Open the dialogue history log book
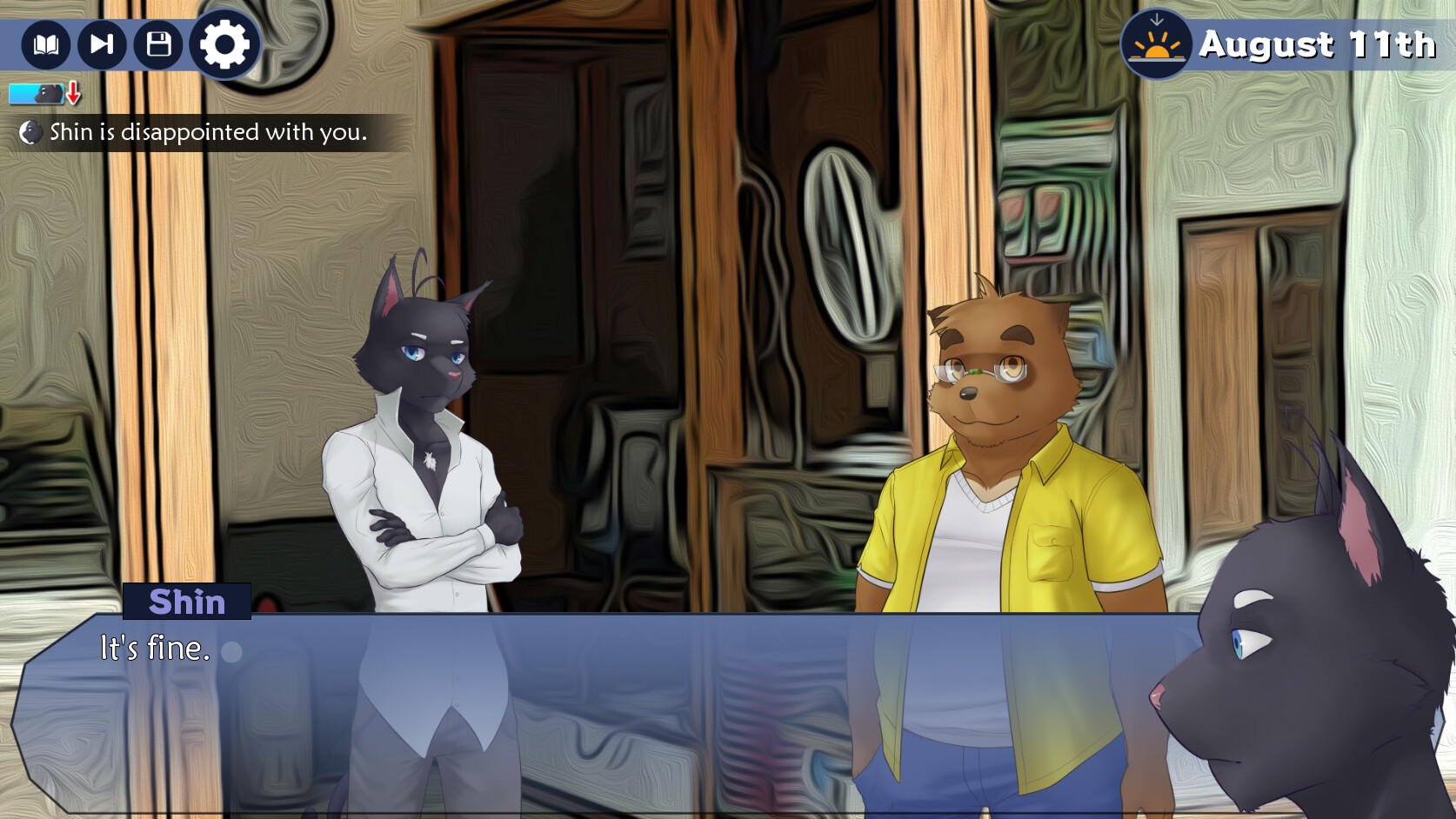The image size is (1456, 819). pos(45,45)
